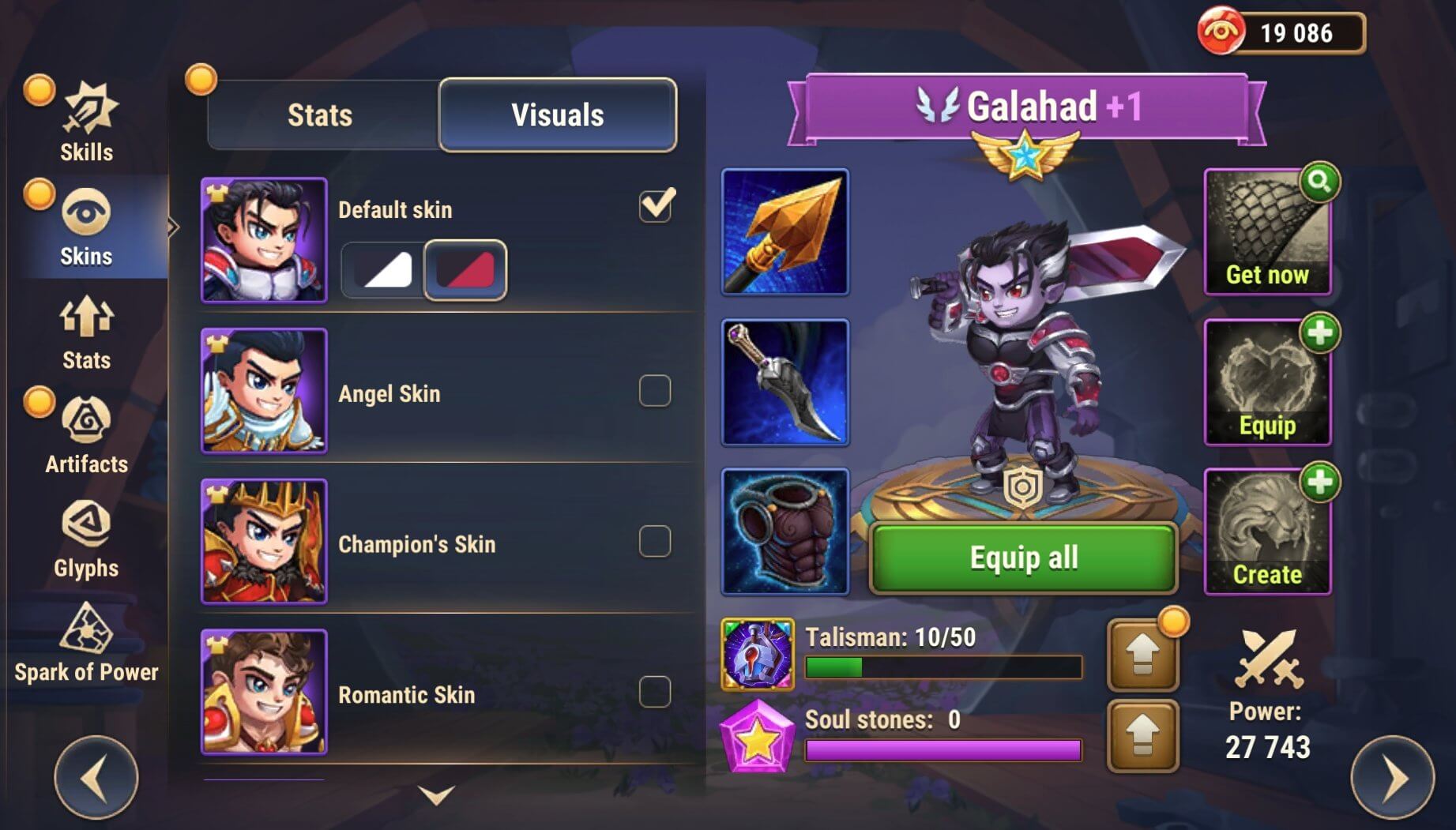1456x830 pixels.
Task: Select the Visuals tab
Action: (557, 115)
